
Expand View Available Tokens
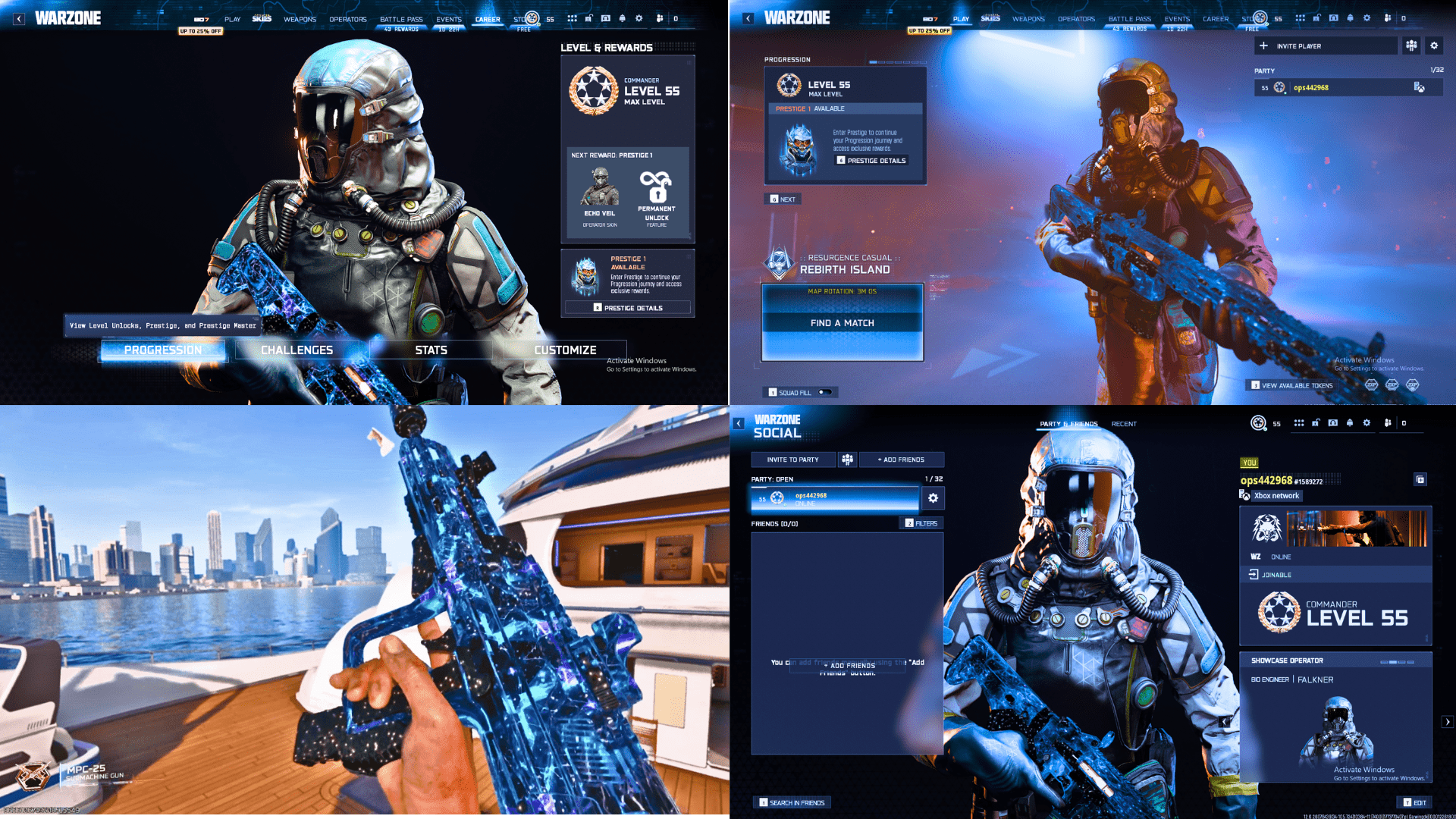pos(1291,385)
